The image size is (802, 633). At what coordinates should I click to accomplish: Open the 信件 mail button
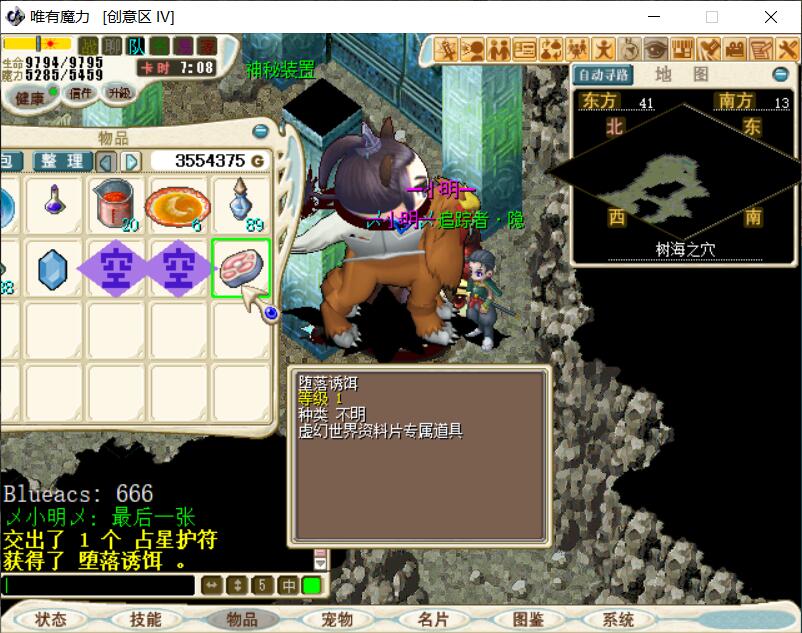tap(80, 93)
